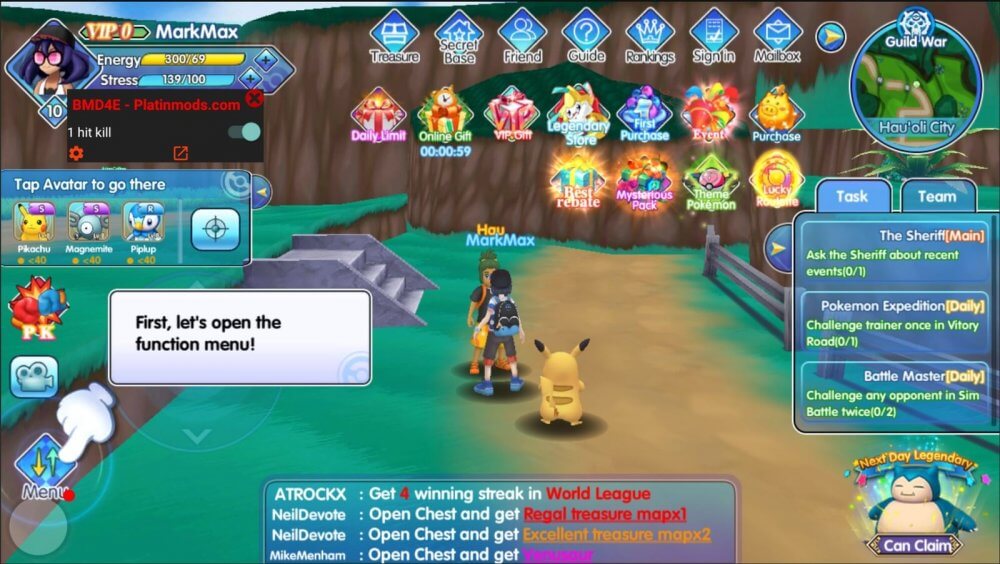The image size is (1000, 564).
Task: Open the Sign In rewards
Action: click(714, 35)
